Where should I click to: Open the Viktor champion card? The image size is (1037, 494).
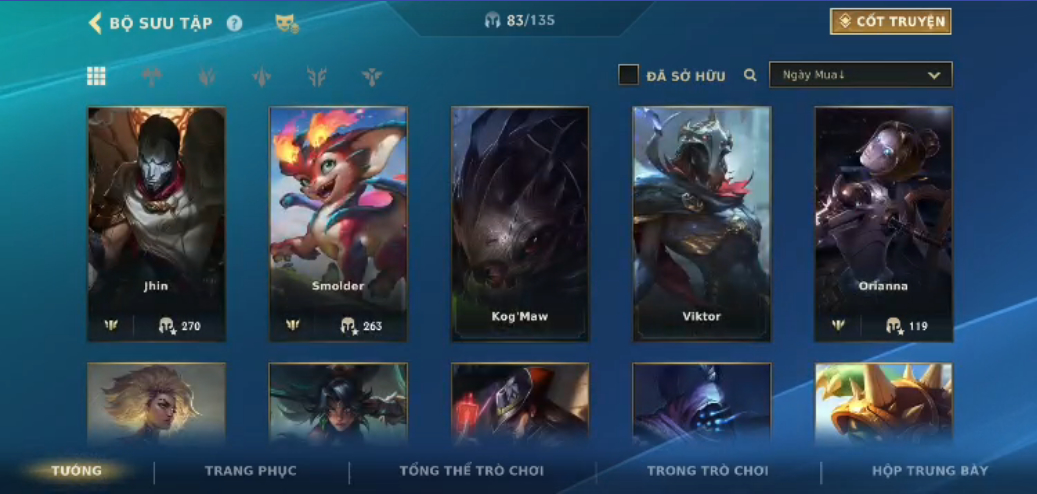click(701, 224)
